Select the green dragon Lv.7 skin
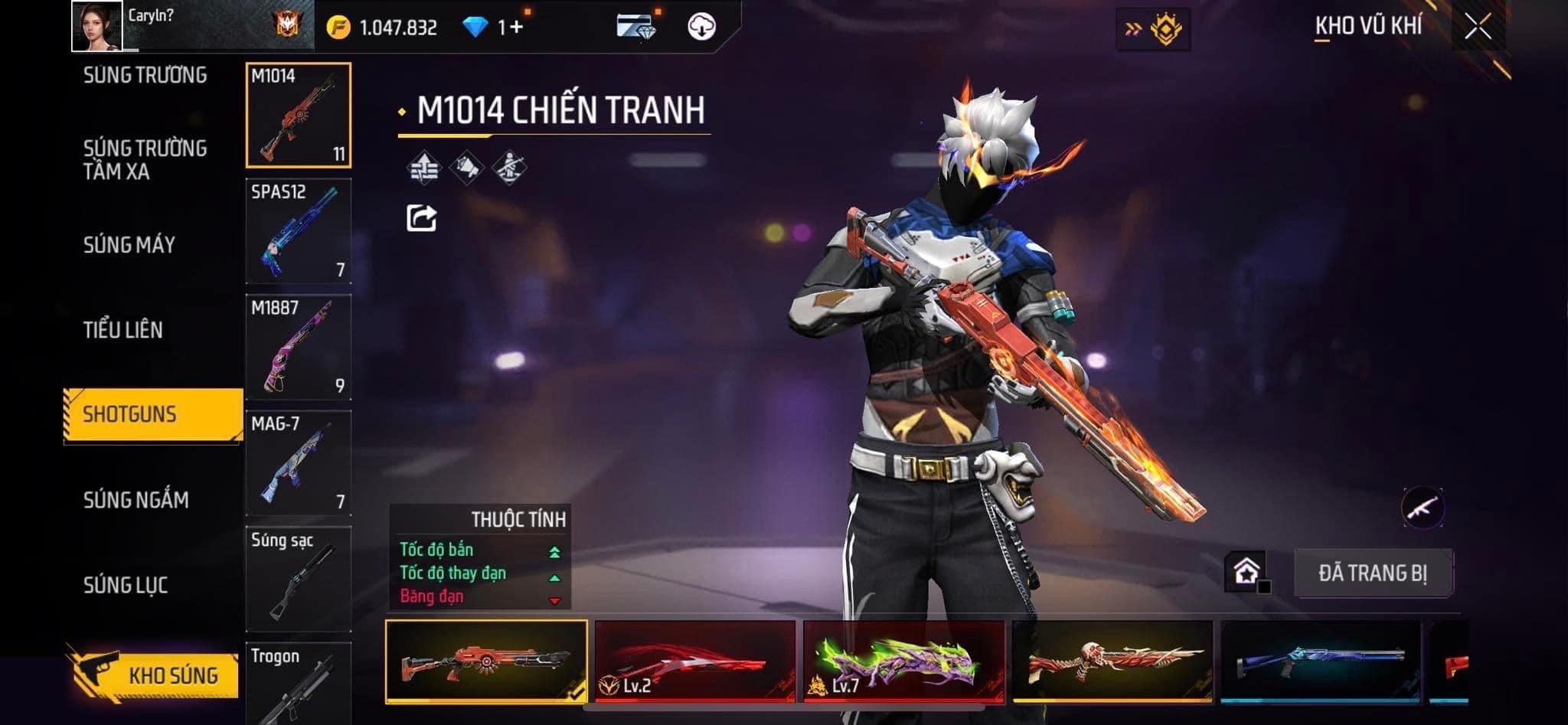 [x=903, y=661]
